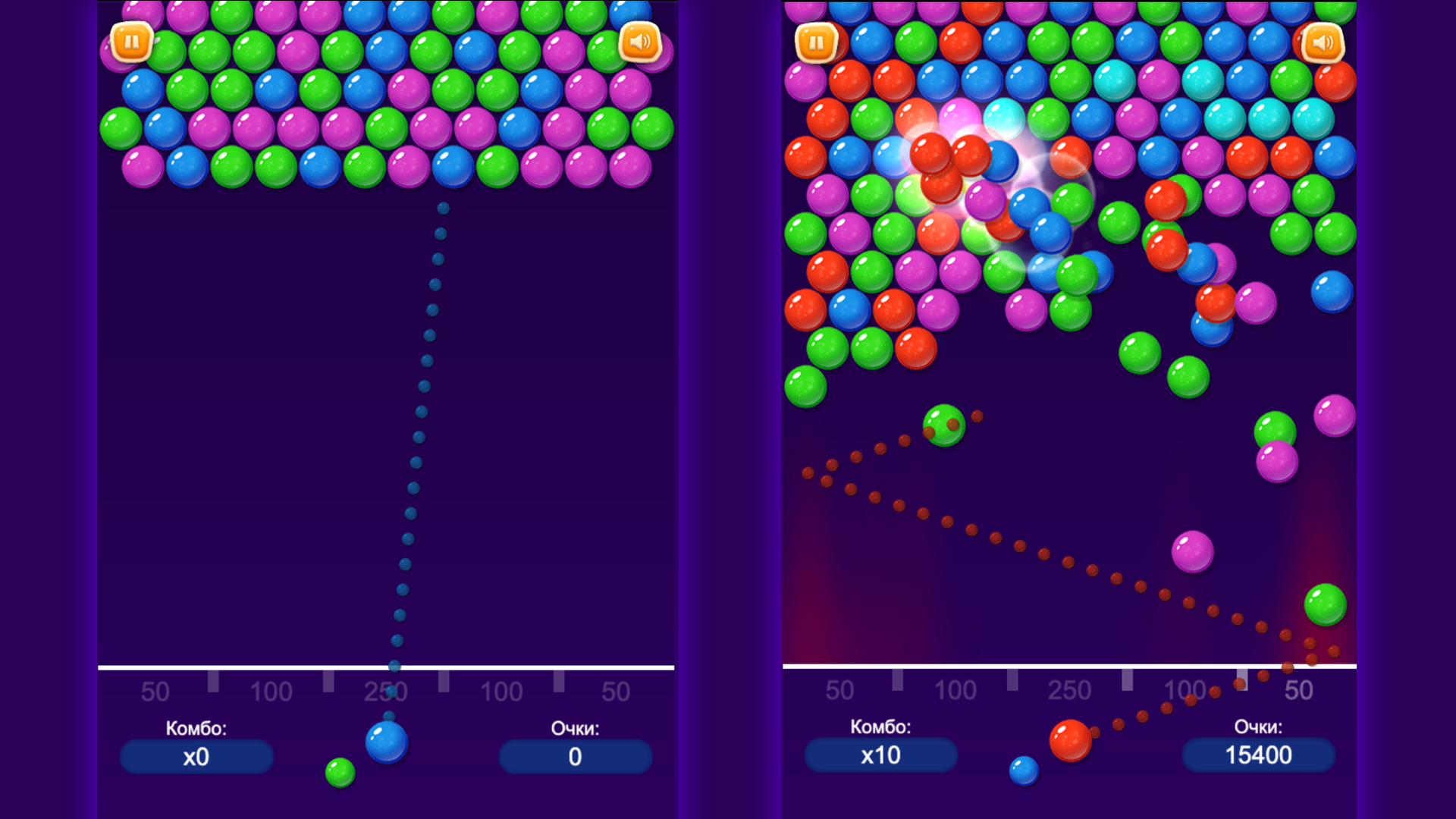The height and width of the screenshot is (819, 1456).
Task: Pause the left game board
Action: click(133, 43)
